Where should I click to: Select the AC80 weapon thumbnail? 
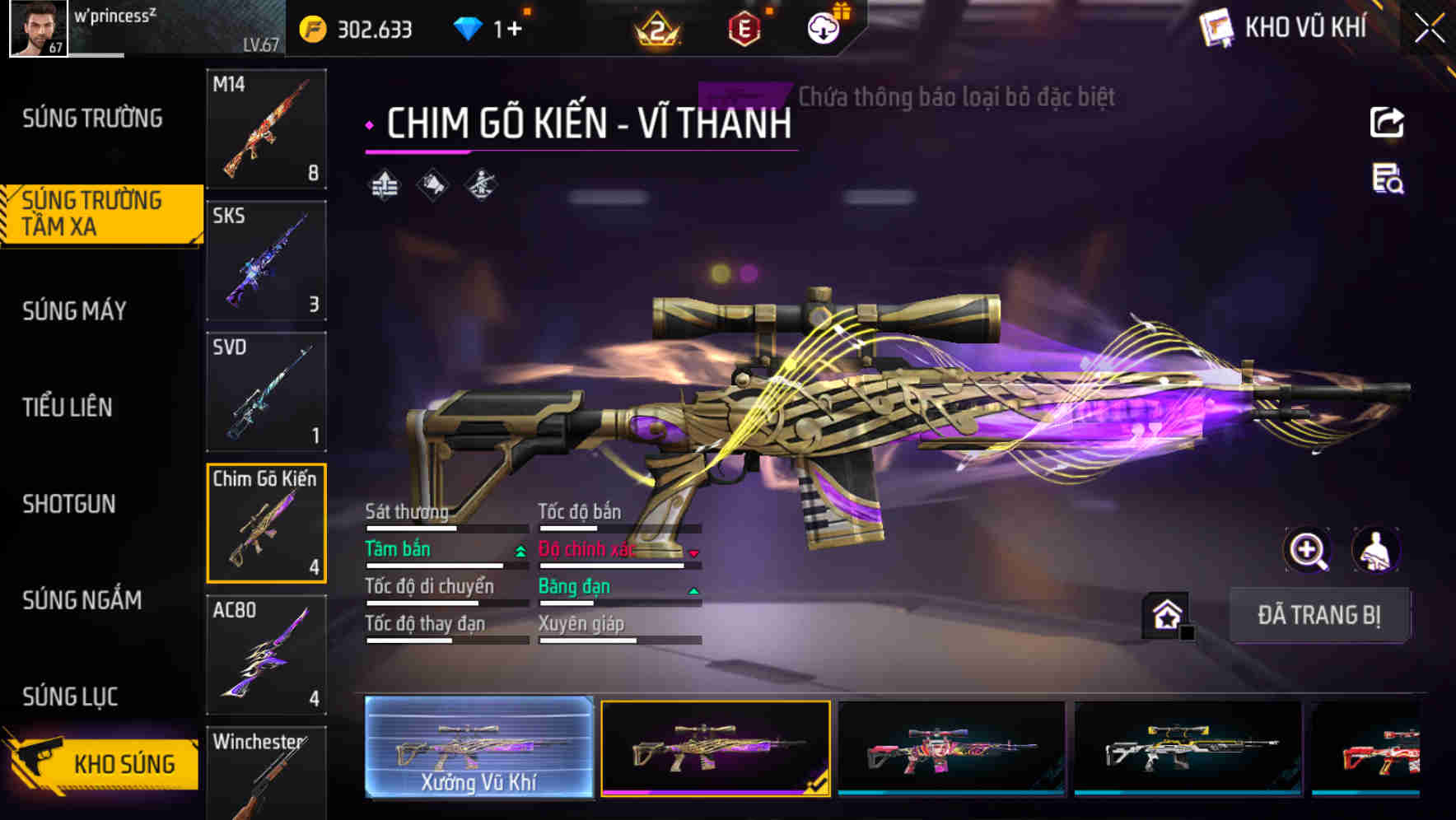click(265, 655)
